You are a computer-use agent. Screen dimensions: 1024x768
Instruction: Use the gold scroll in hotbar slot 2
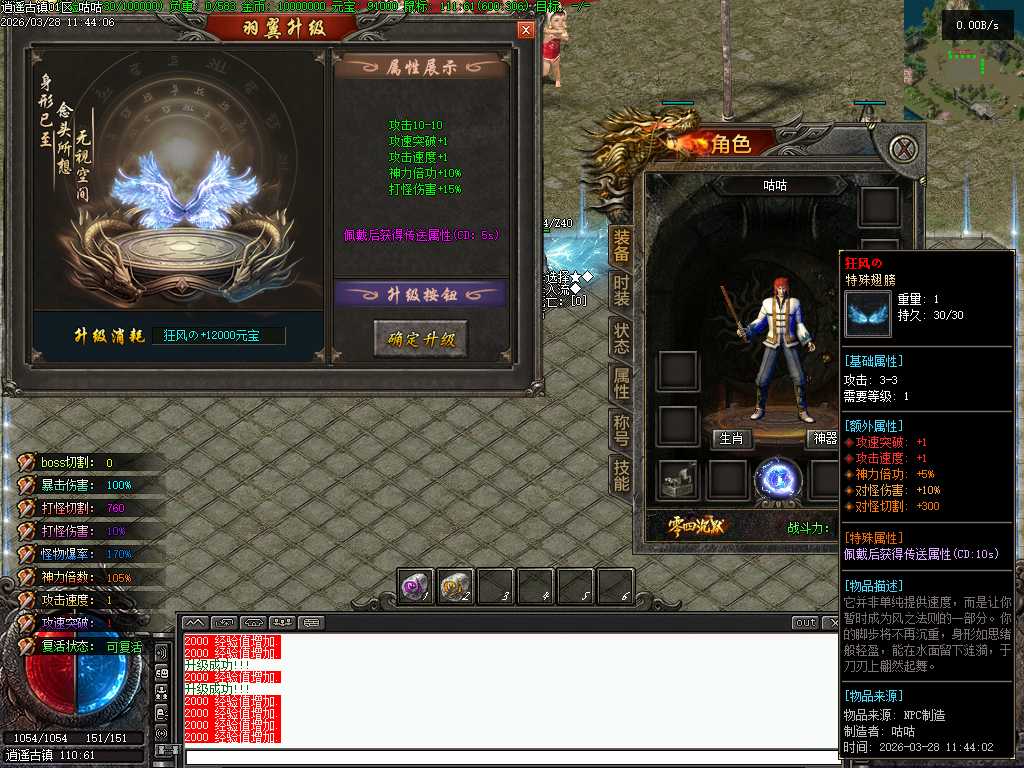click(456, 587)
